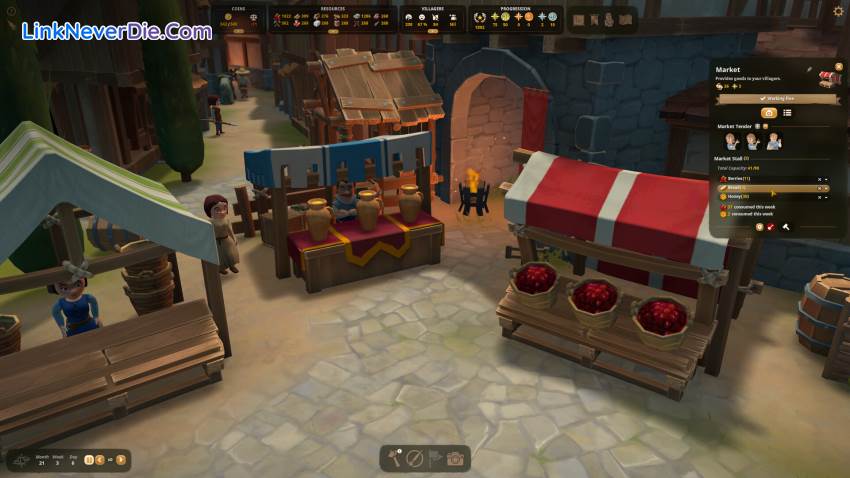Switch to the camera view tab in Market

[x=769, y=113]
